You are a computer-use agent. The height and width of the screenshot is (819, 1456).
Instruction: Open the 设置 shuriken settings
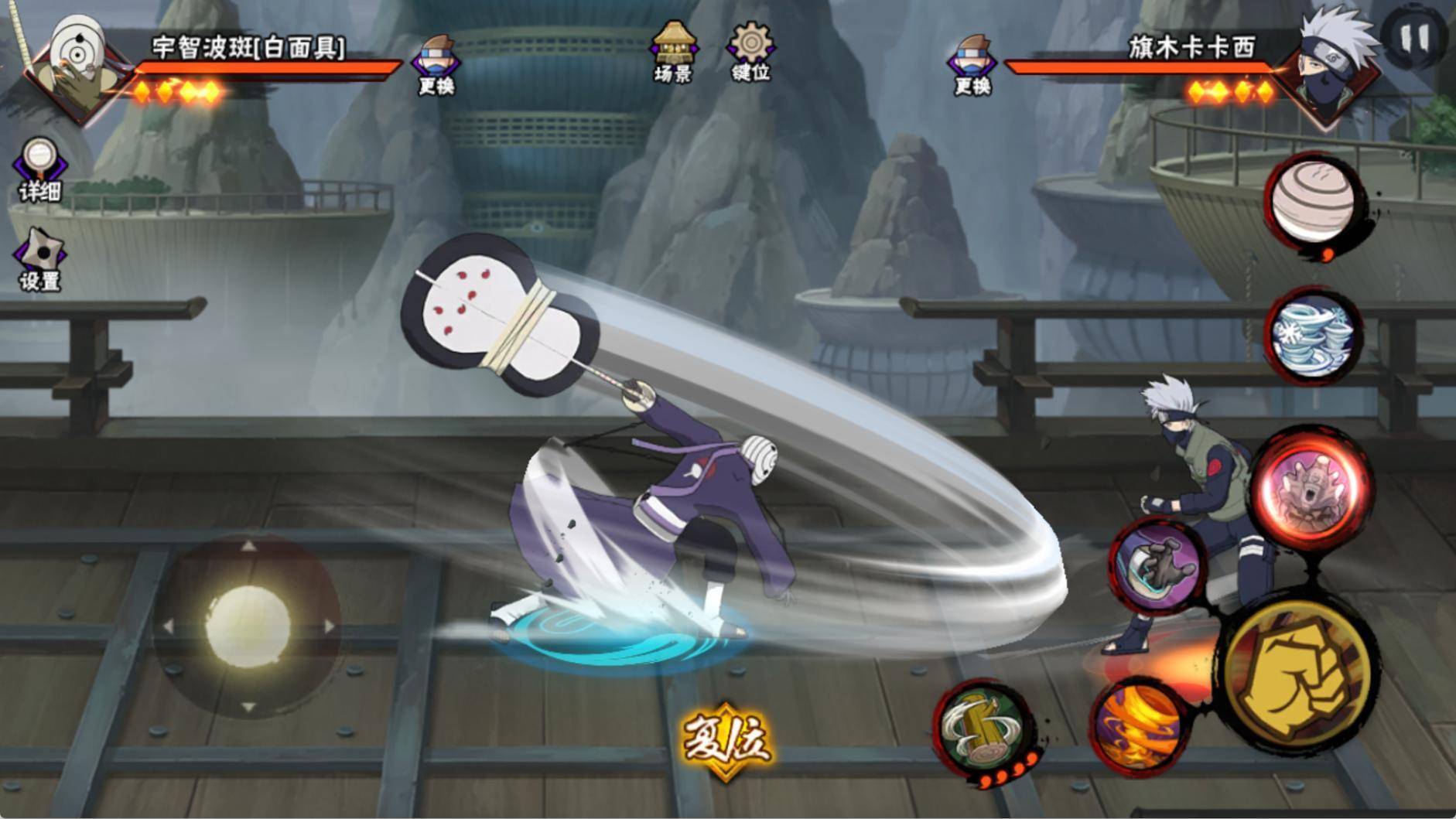click(x=39, y=260)
